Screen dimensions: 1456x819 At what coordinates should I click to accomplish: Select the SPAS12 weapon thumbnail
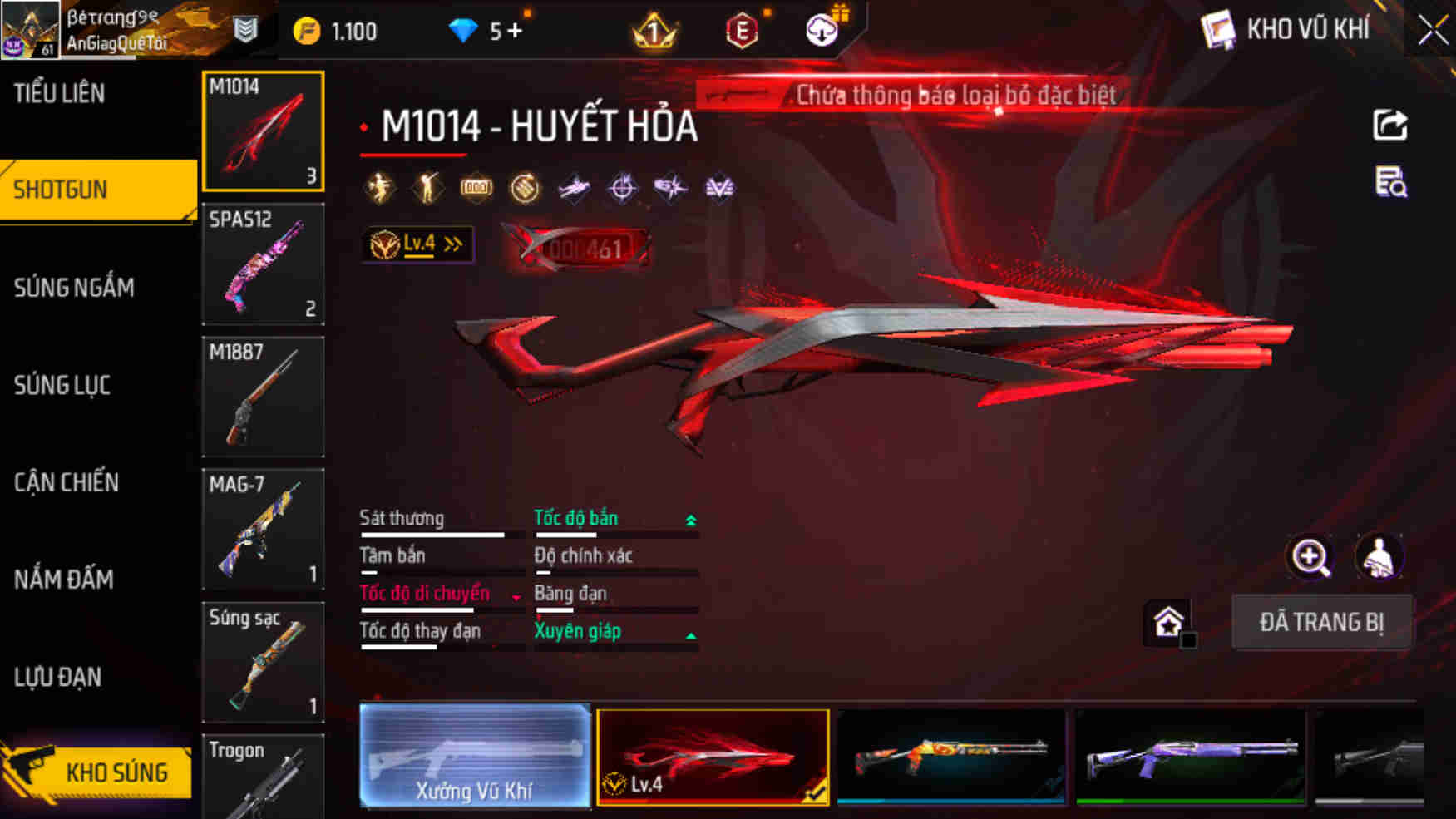tap(263, 264)
